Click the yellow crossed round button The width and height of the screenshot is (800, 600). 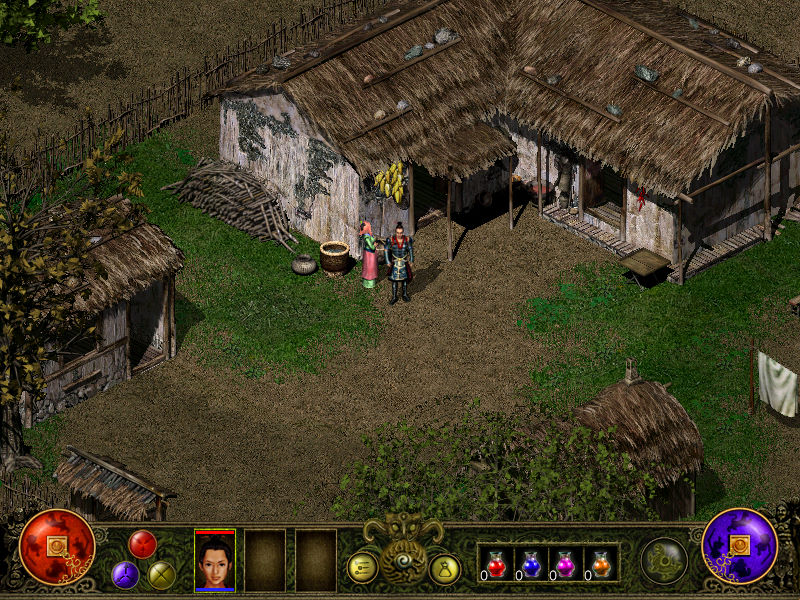(161, 575)
